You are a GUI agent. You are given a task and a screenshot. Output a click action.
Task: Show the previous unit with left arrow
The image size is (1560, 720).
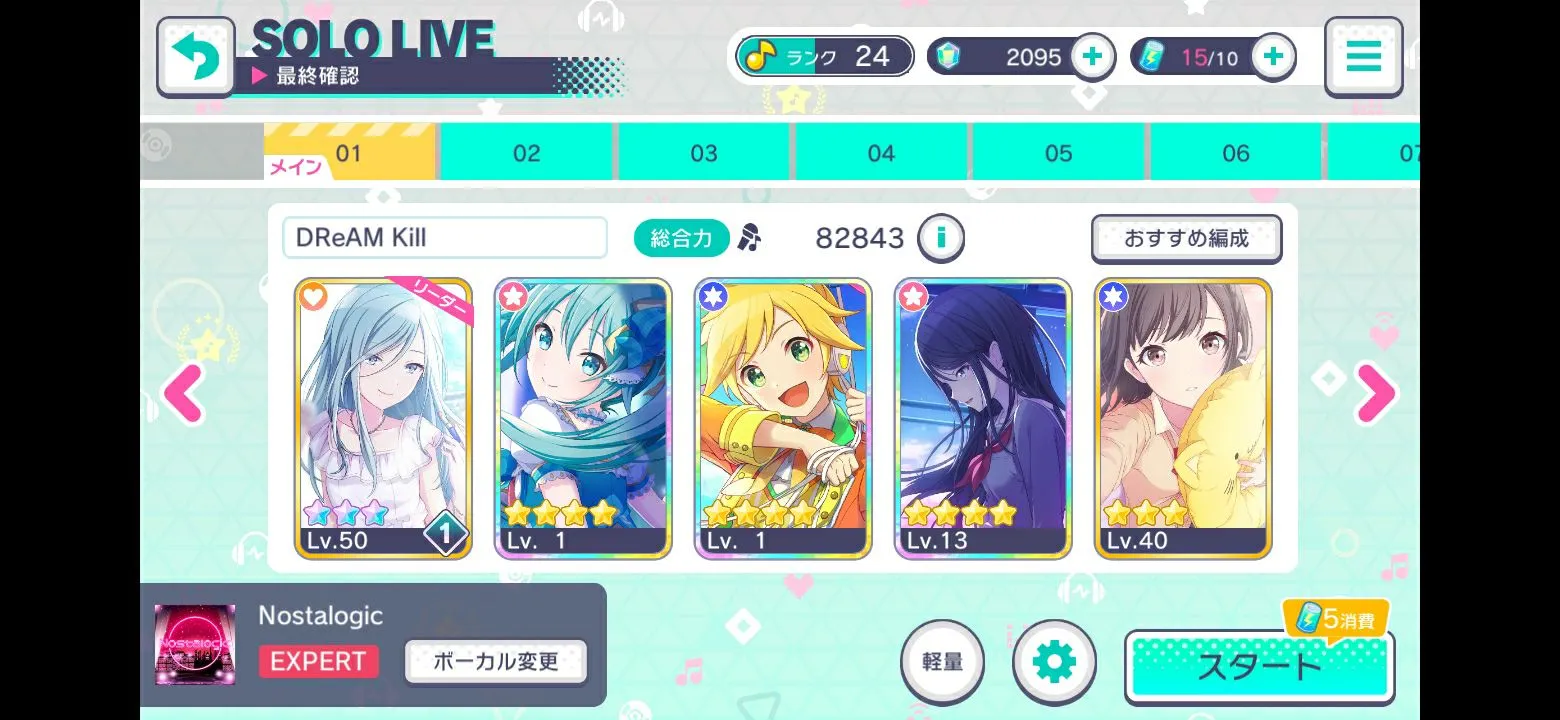click(184, 394)
